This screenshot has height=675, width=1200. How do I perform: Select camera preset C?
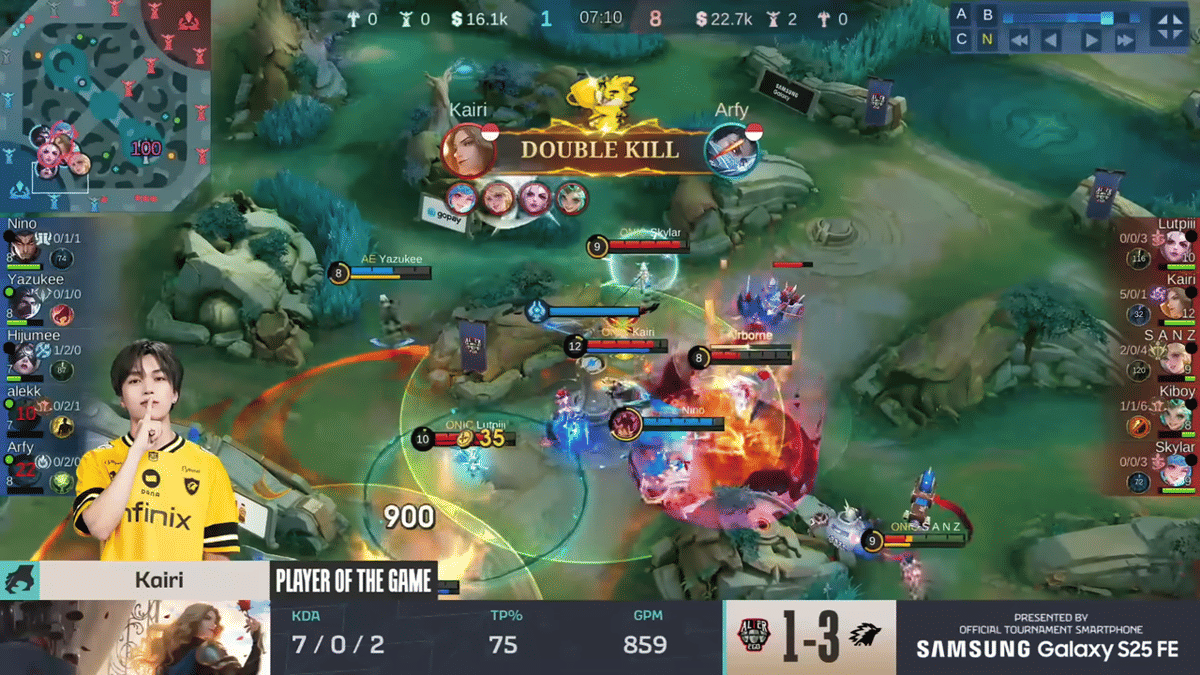coord(962,40)
